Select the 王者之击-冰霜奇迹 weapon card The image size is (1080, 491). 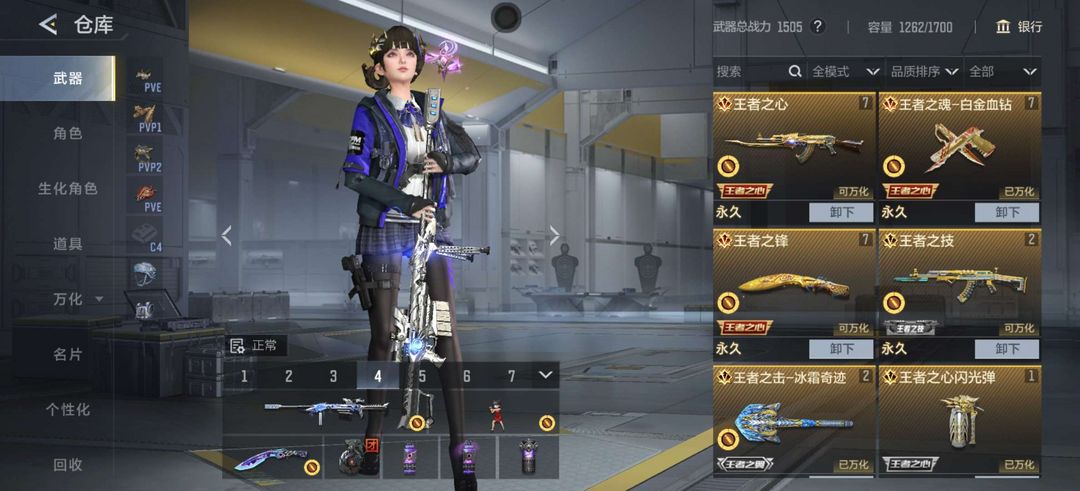[x=794, y=420]
